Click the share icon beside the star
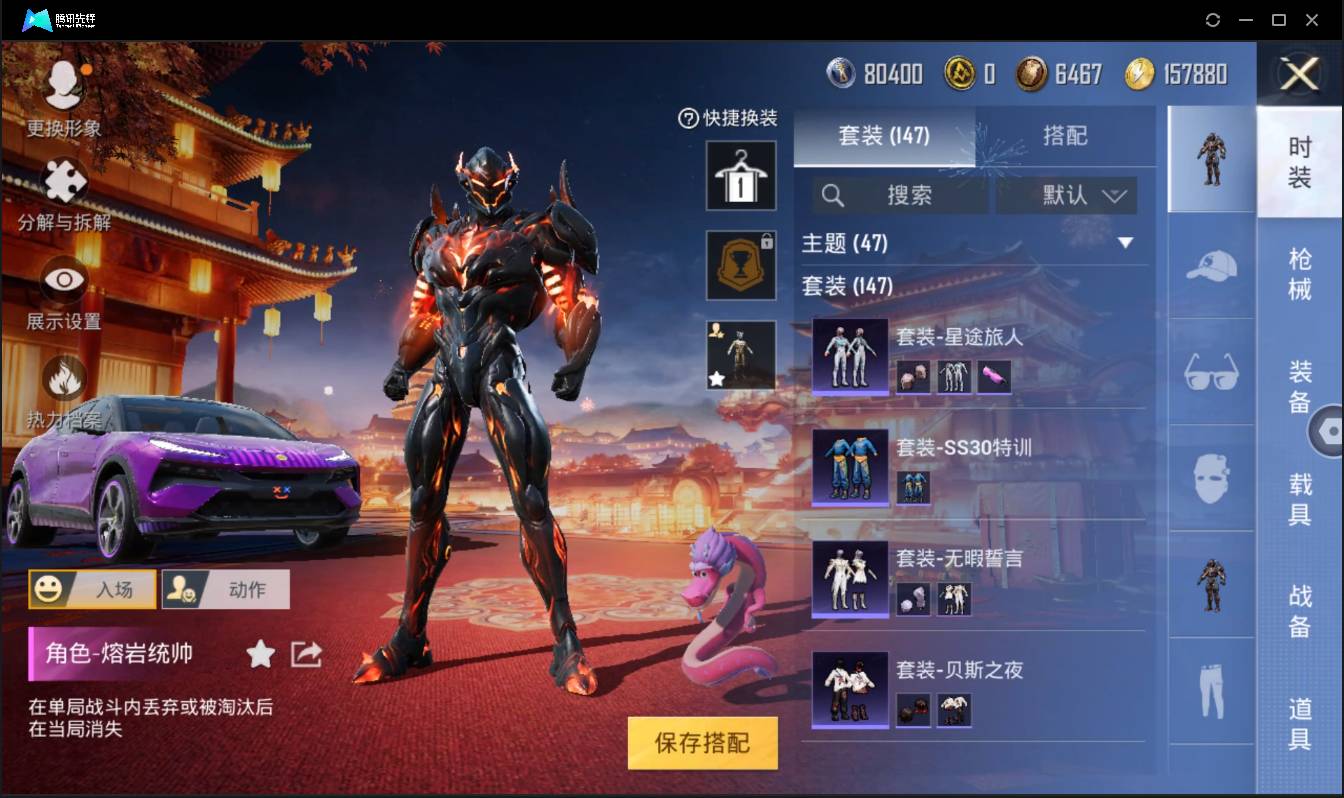Image resolution: width=1344 pixels, height=798 pixels. [305, 654]
